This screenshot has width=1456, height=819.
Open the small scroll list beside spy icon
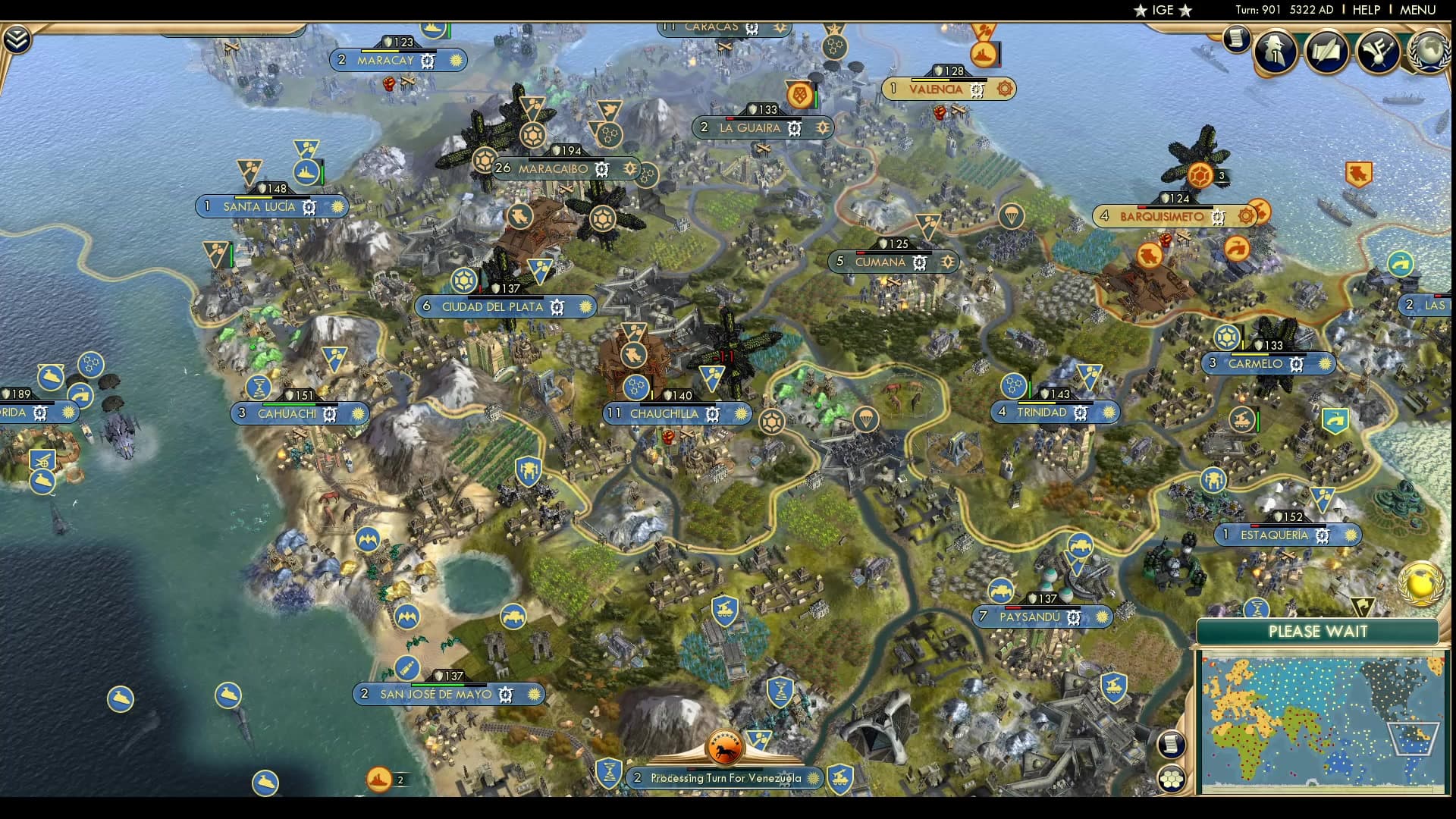point(1236,38)
